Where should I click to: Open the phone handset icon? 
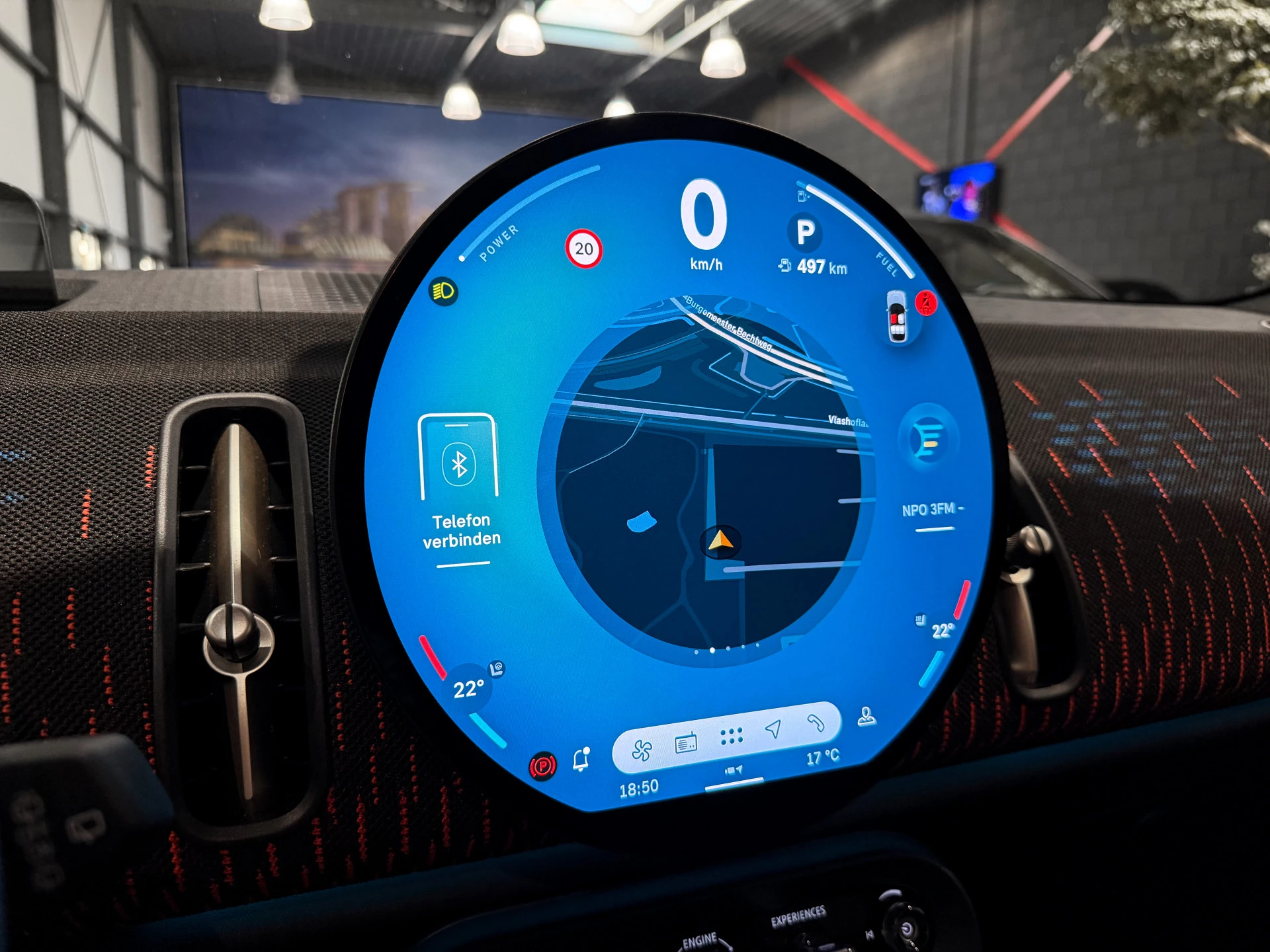coord(816,723)
